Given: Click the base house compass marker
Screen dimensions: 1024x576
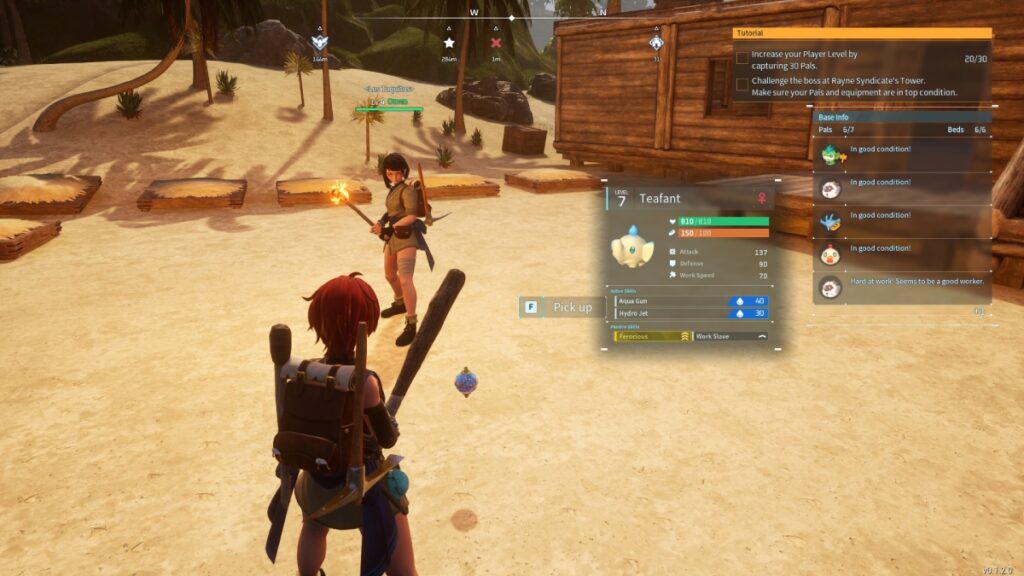Looking at the screenshot, I should [x=656, y=43].
